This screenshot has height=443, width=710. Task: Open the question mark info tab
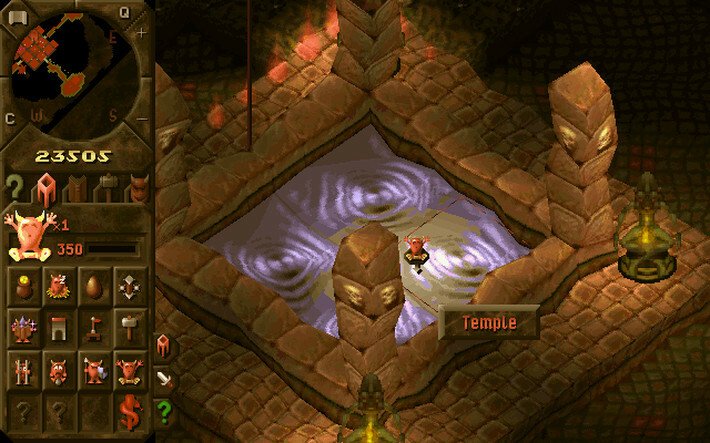(x=15, y=187)
